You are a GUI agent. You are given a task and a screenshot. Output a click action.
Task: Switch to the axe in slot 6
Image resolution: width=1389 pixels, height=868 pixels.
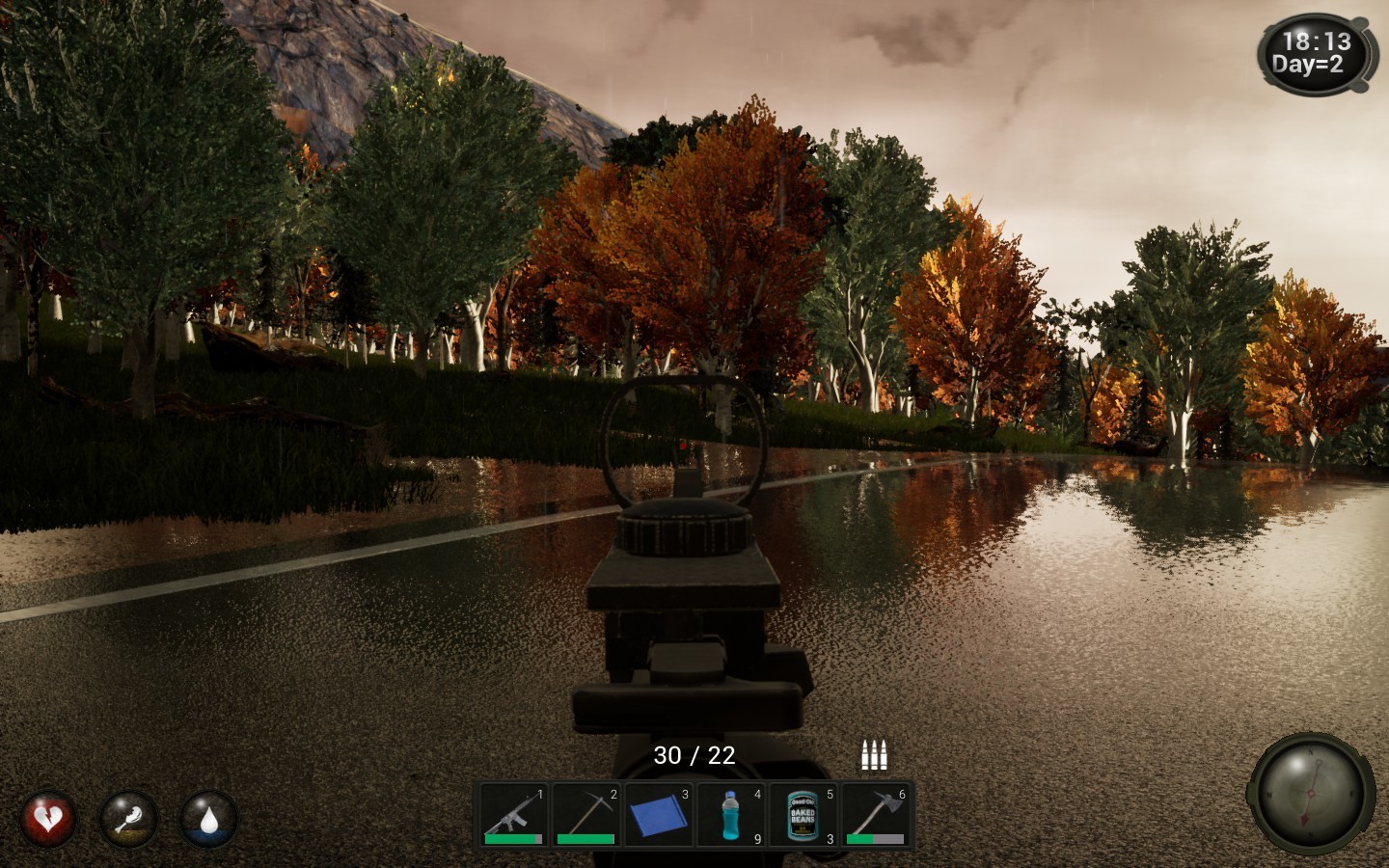click(x=876, y=815)
